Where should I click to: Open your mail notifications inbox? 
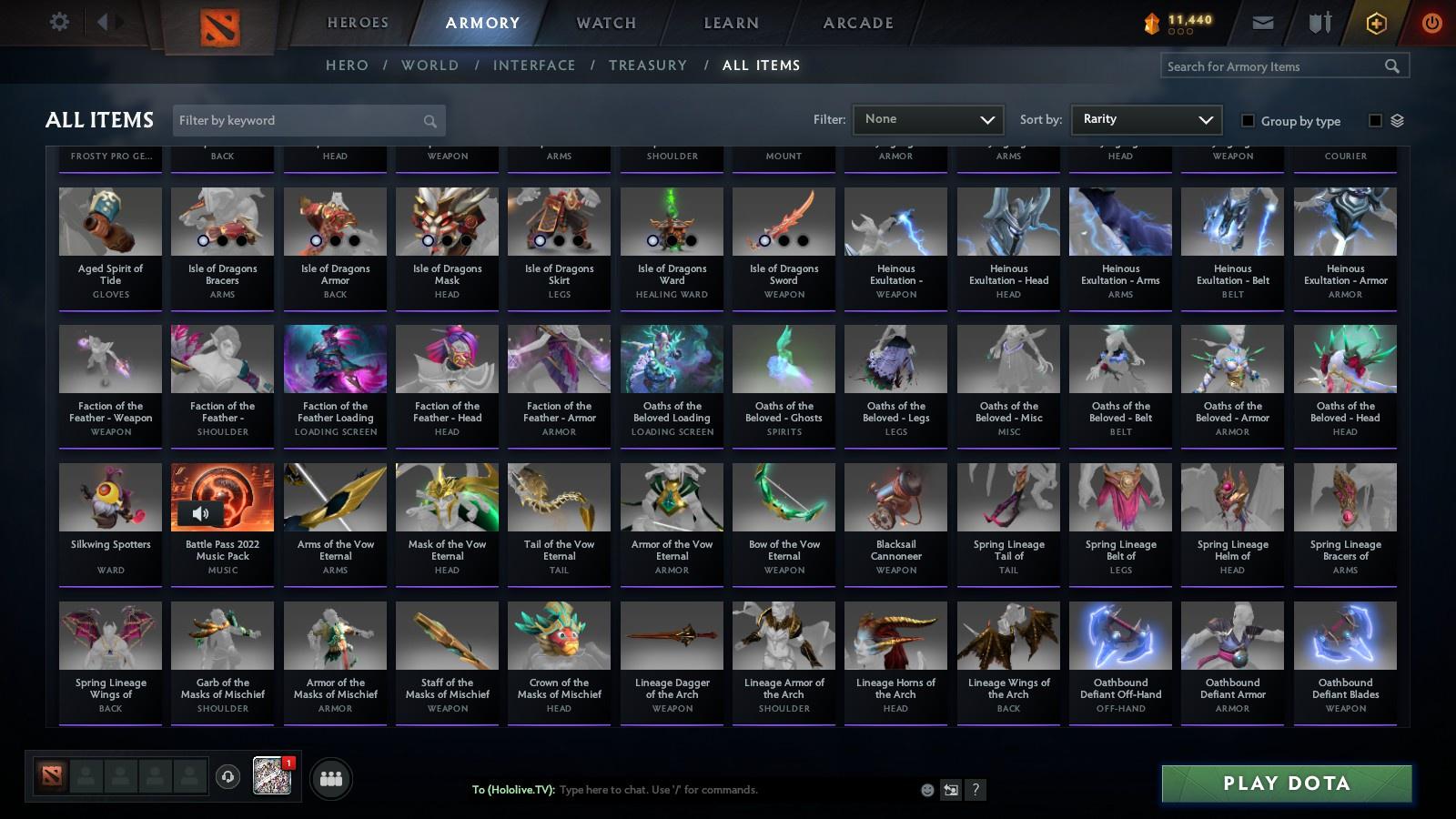[x=1264, y=22]
